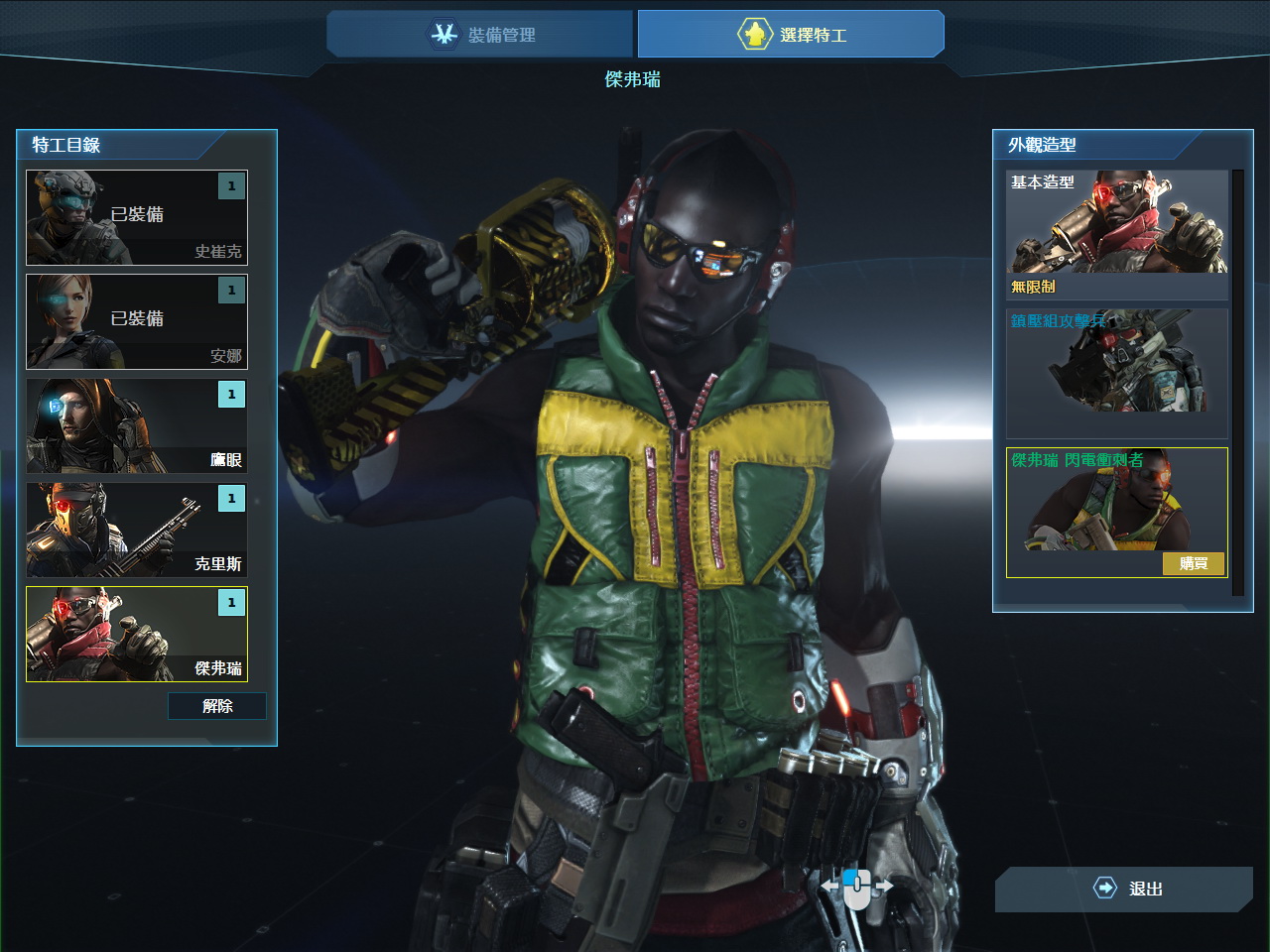Viewport: 1270px width, 952px height.
Task: Buy the skin with the 購買 button
Action: pos(1194,564)
